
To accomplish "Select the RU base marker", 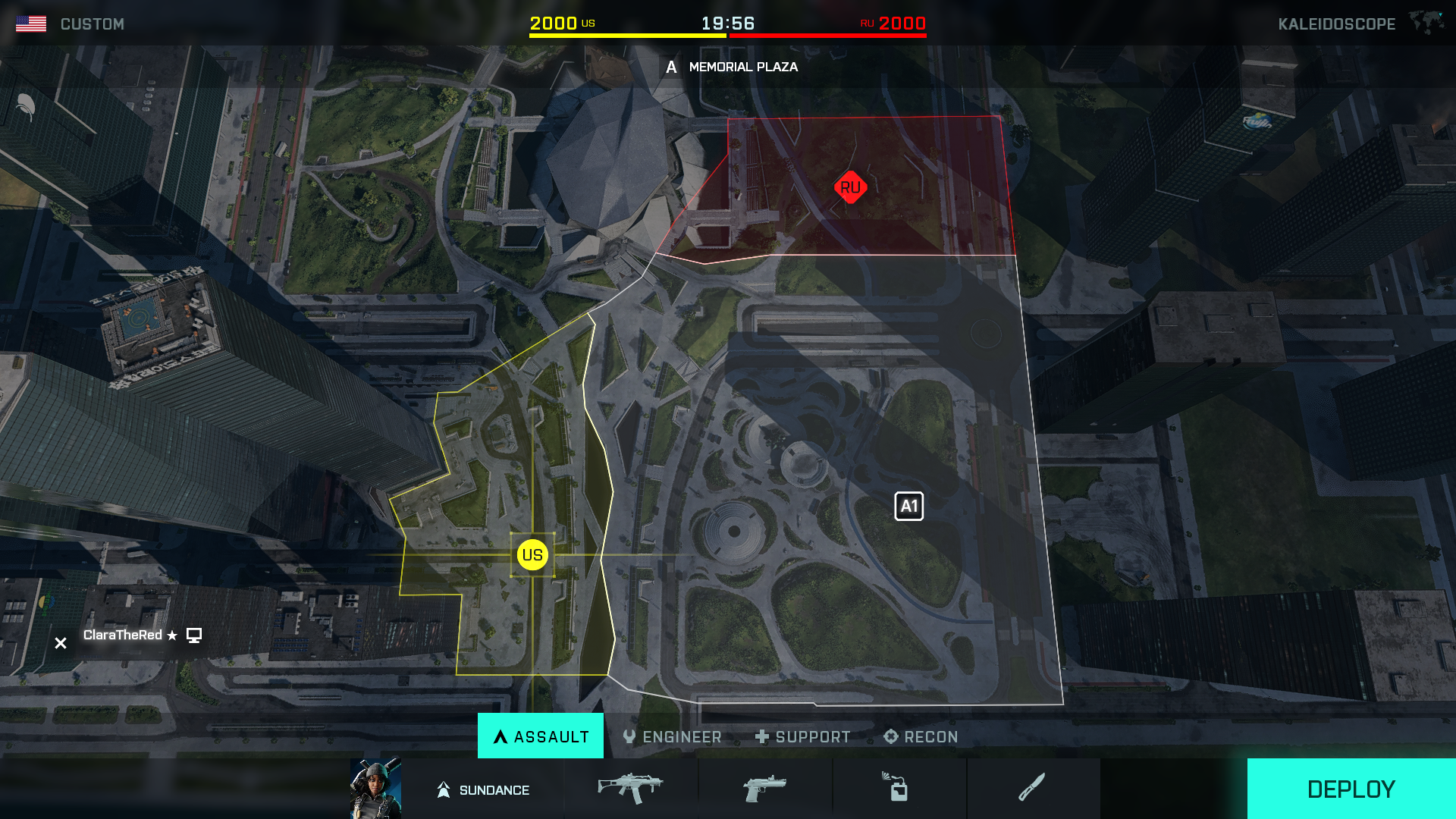I will tap(850, 187).
